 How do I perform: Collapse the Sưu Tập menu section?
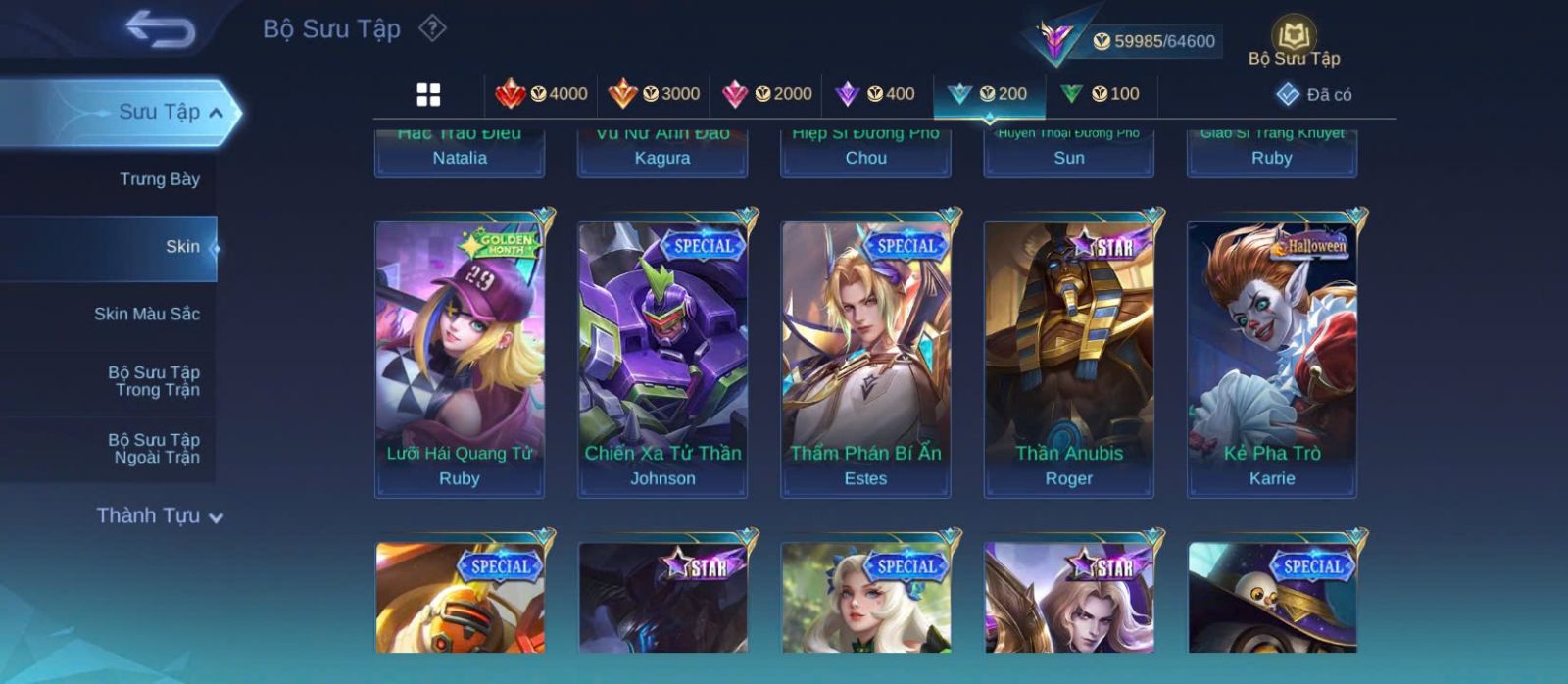(215, 113)
